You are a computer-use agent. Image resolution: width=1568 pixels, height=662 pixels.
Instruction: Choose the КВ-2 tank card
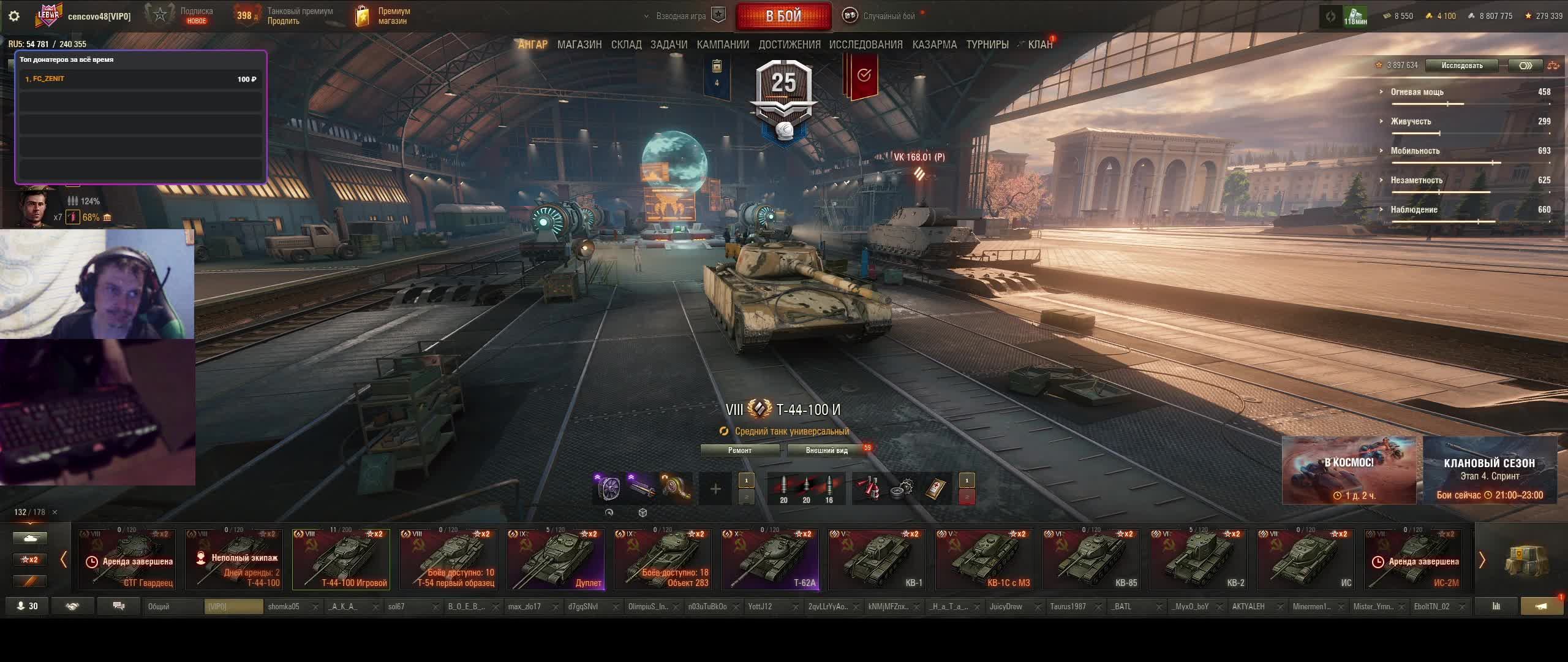tap(1199, 559)
